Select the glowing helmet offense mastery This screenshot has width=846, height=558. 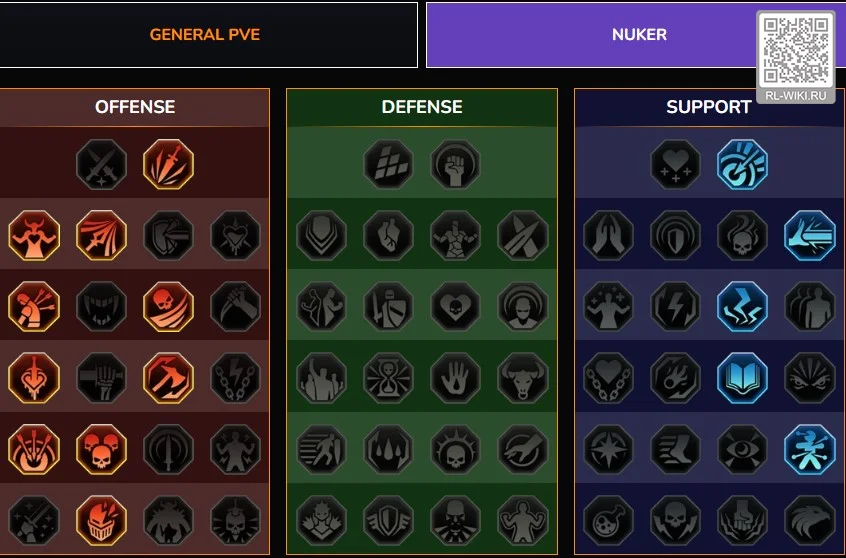coord(102,521)
